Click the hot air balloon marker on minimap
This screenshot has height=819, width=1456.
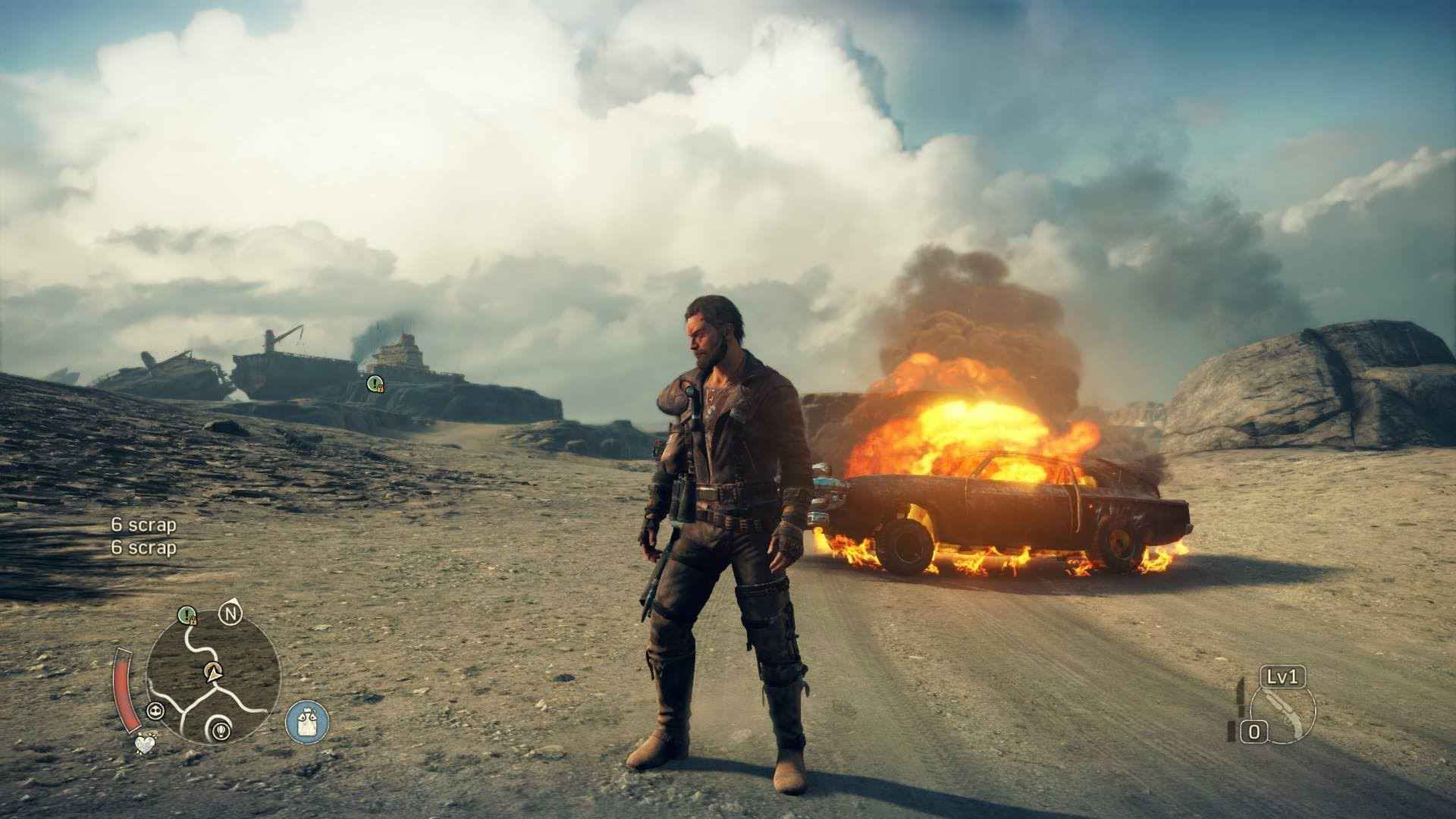(x=220, y=729)
